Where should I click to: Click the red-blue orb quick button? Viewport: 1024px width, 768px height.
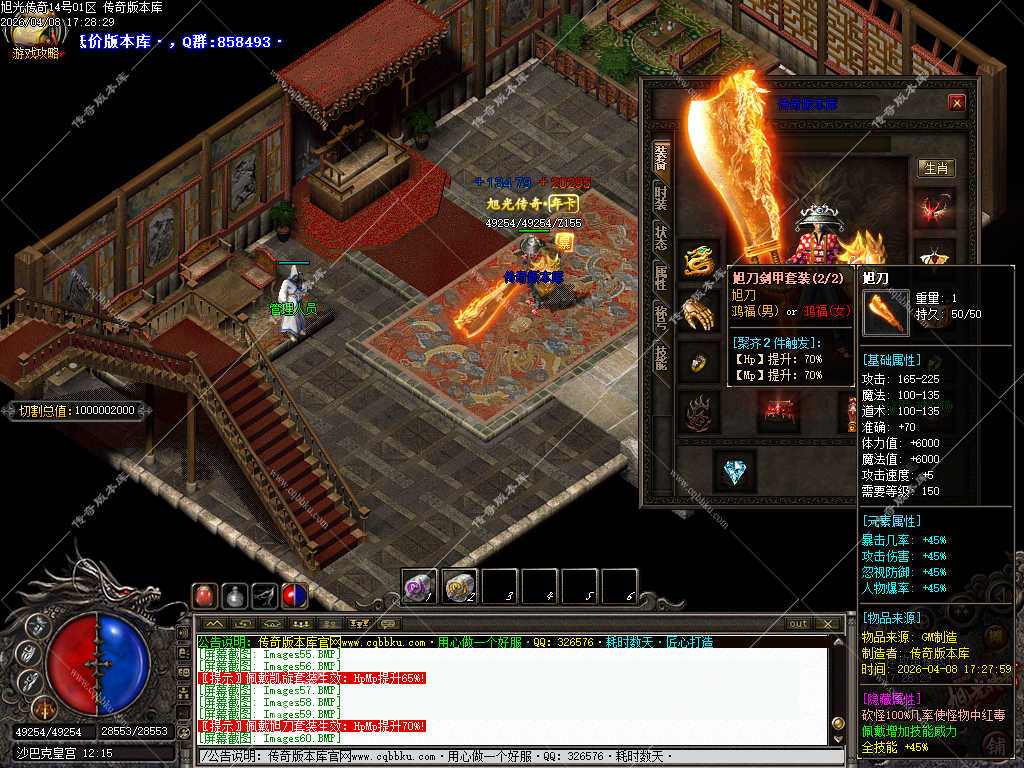tap(295, 596)
